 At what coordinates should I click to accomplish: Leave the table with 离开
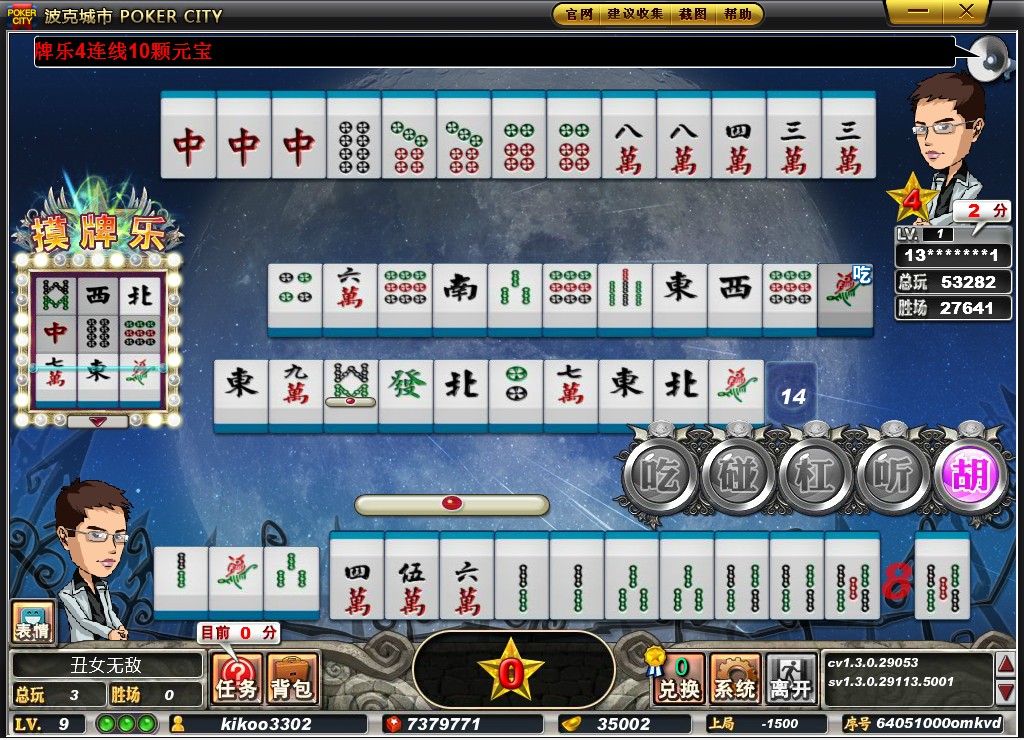[791, 679]
